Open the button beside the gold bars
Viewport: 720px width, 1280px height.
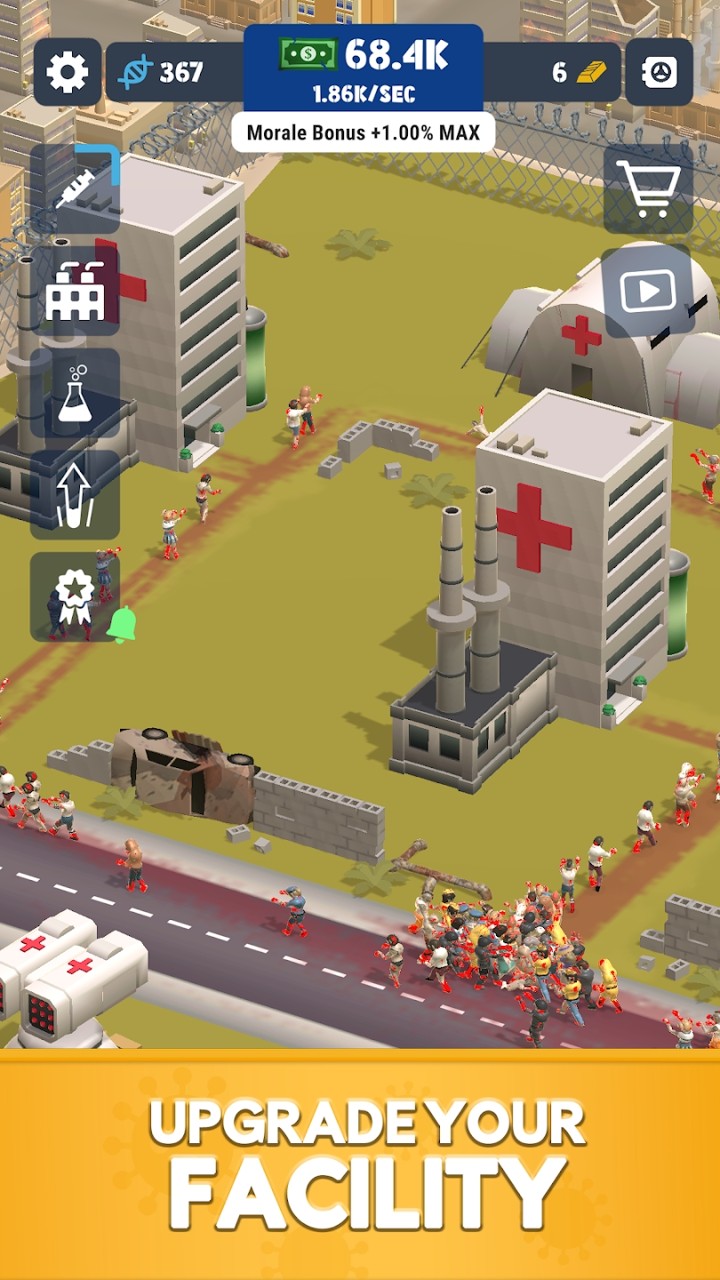659,72
